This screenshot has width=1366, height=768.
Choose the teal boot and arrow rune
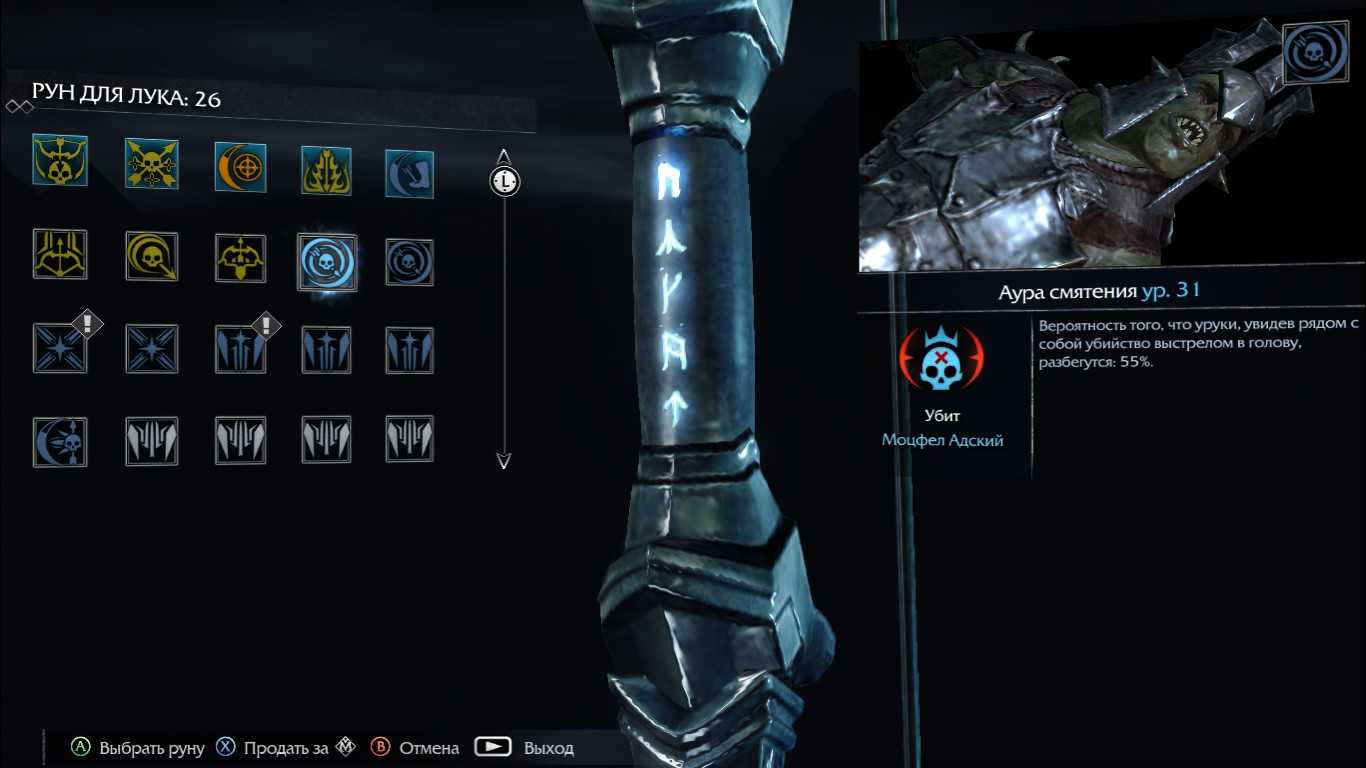pos(410,173)
